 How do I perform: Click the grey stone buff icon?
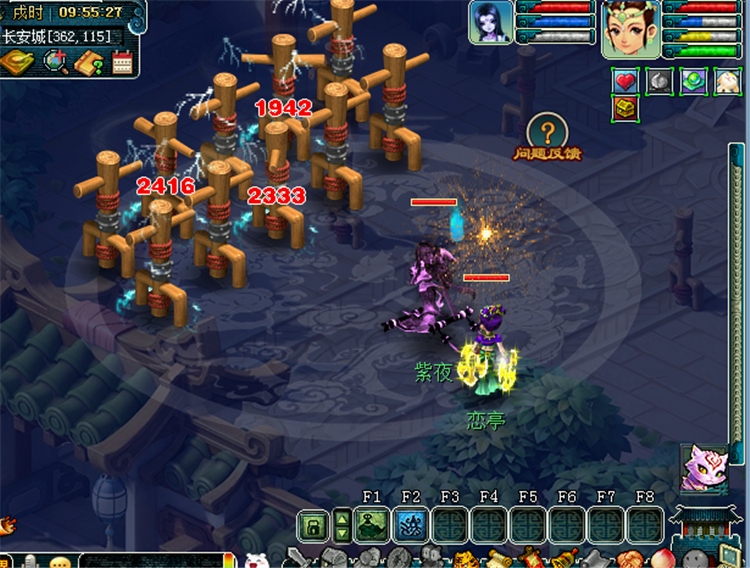658,82
